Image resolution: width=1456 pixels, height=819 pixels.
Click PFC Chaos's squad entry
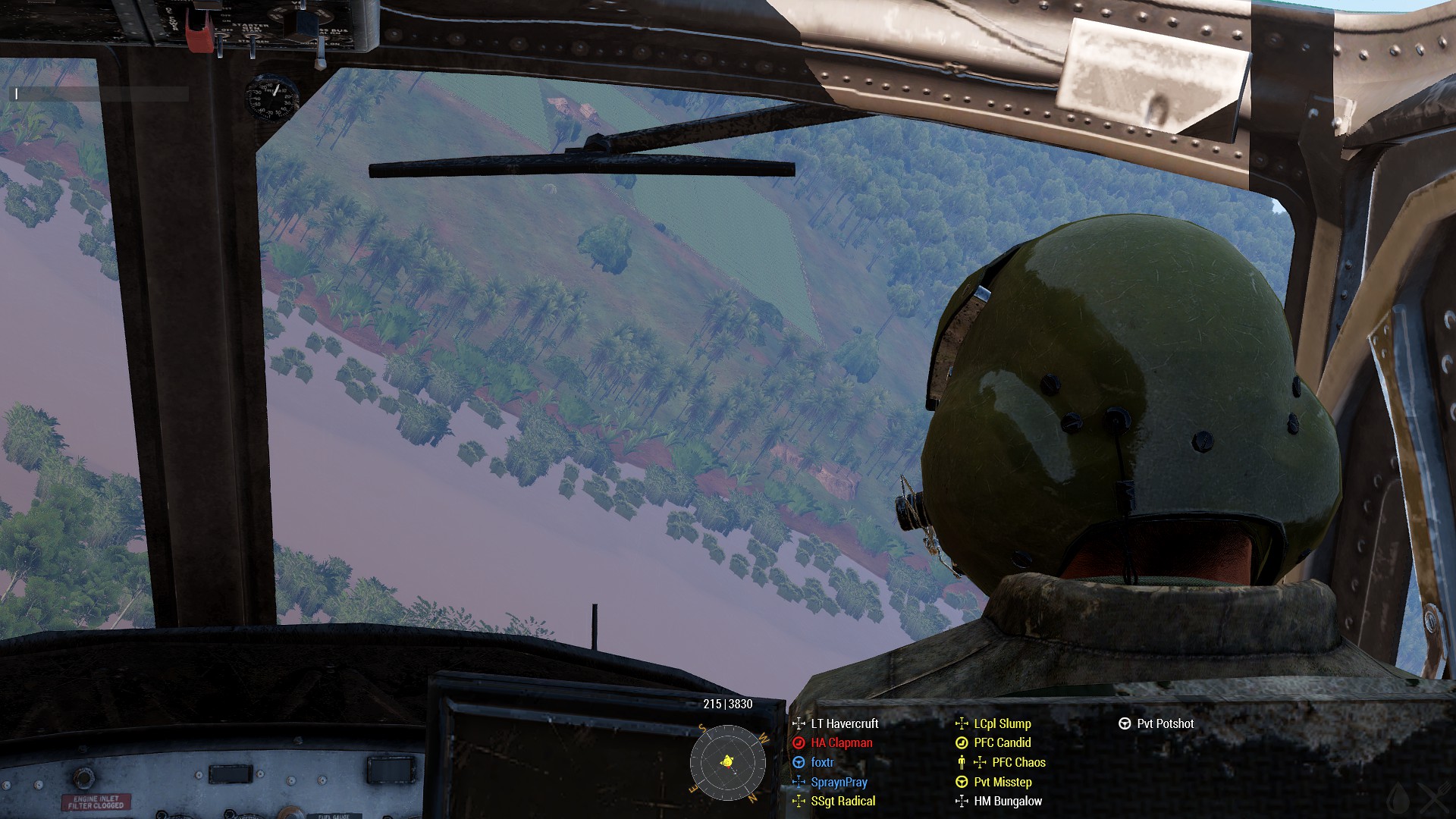[1018, 762]
